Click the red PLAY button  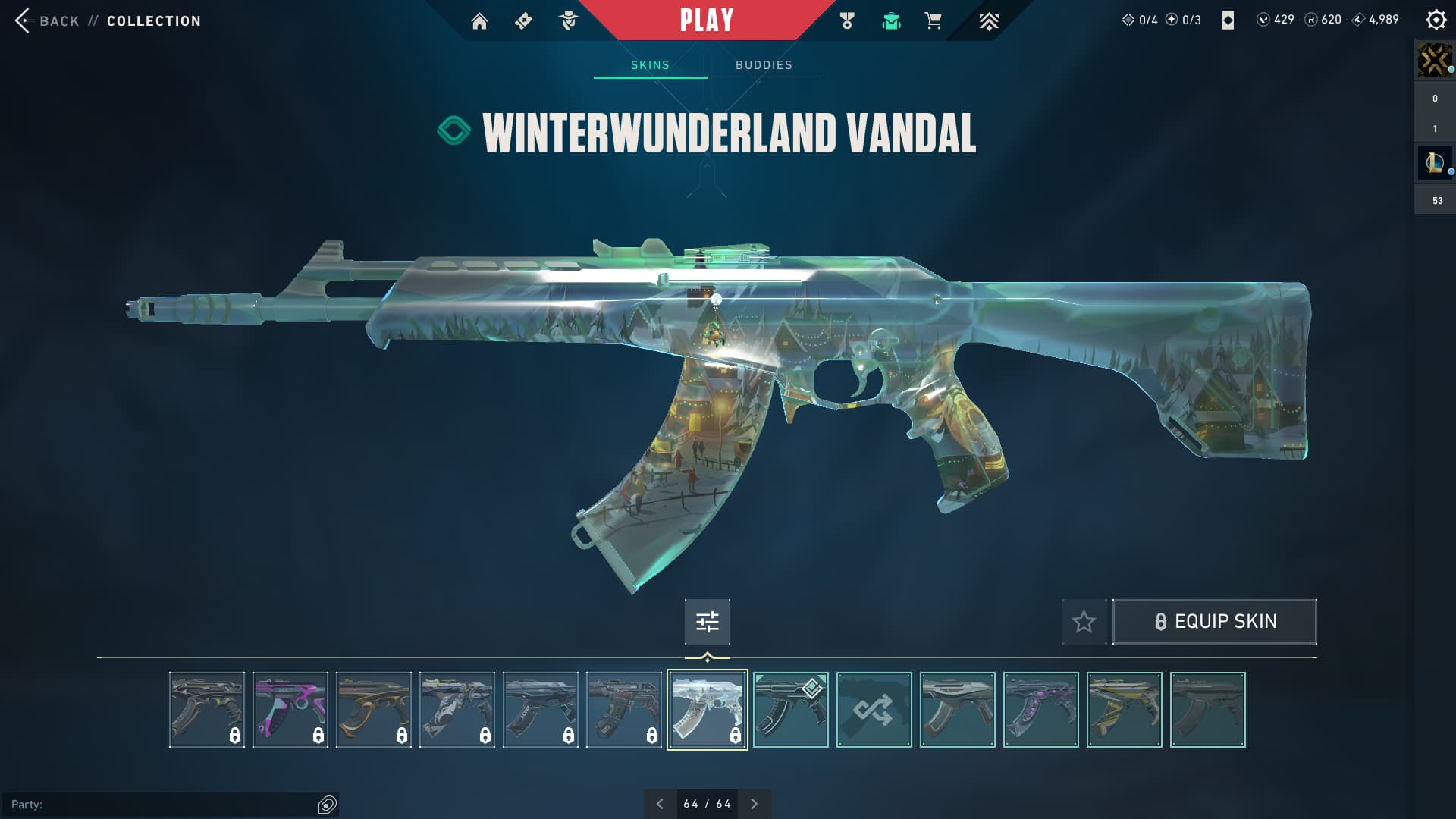point(706,20)
